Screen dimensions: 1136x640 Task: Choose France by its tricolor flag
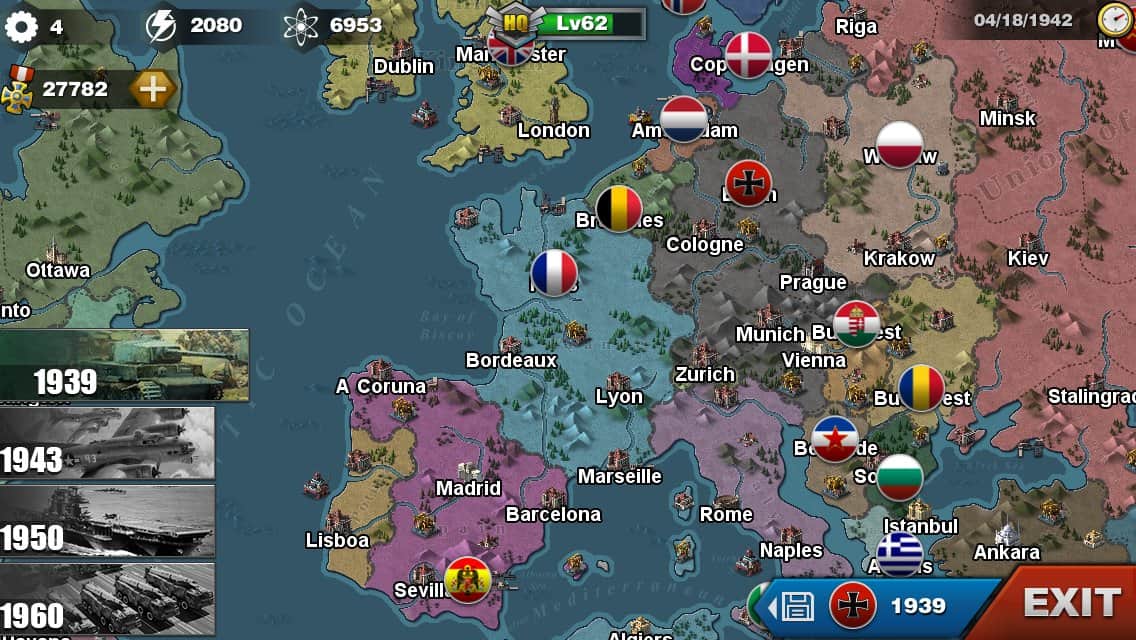click(554, 273)
